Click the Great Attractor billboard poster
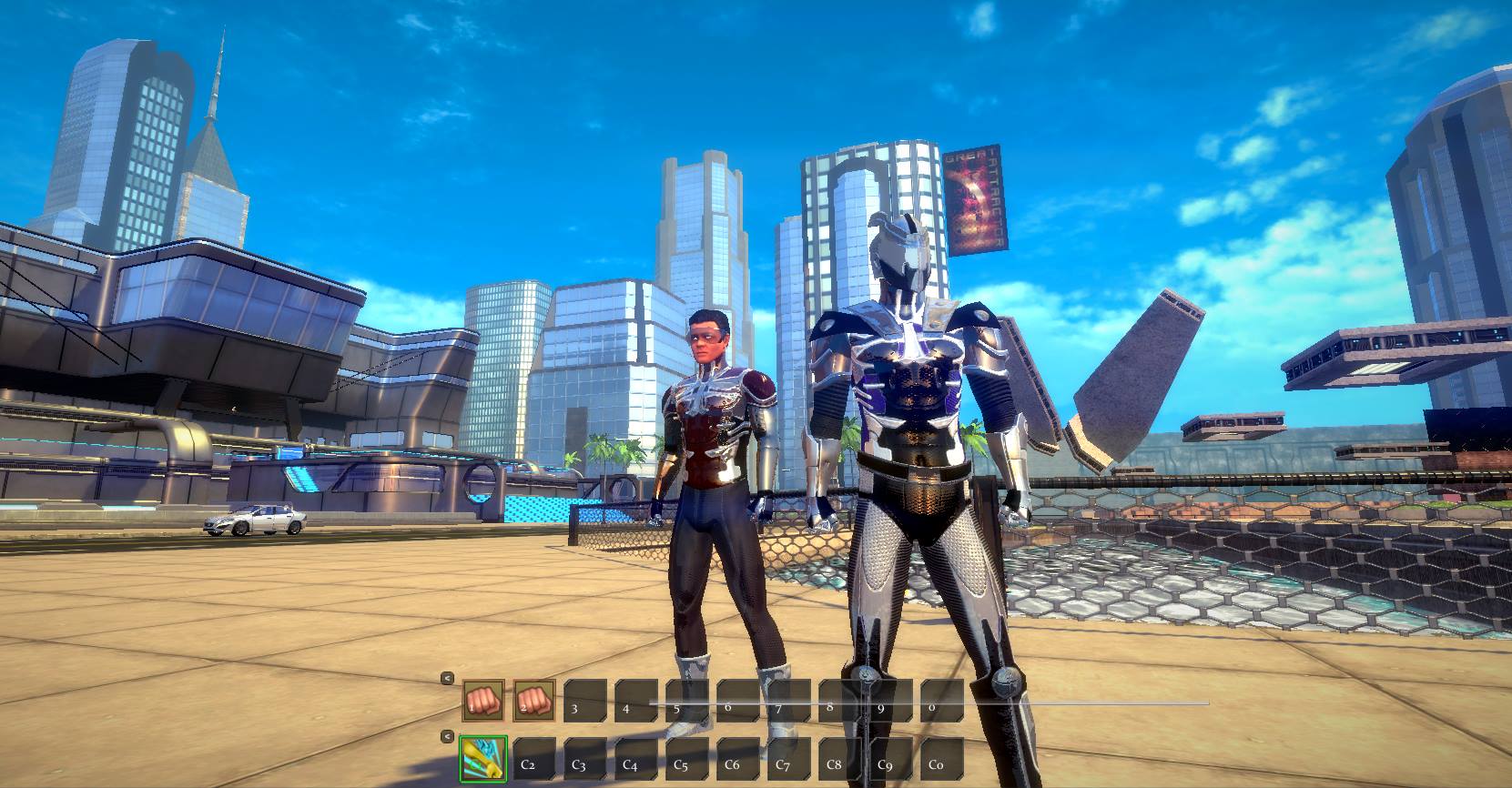The width and height of the screenshot is (1512, 788). coord(976,196)
